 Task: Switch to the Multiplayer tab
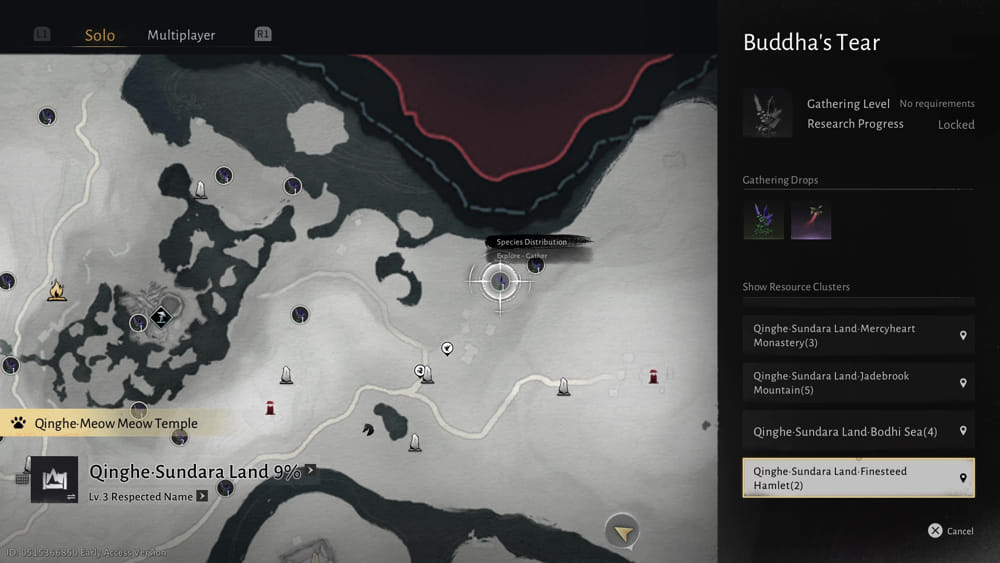[x=181, y=35]
